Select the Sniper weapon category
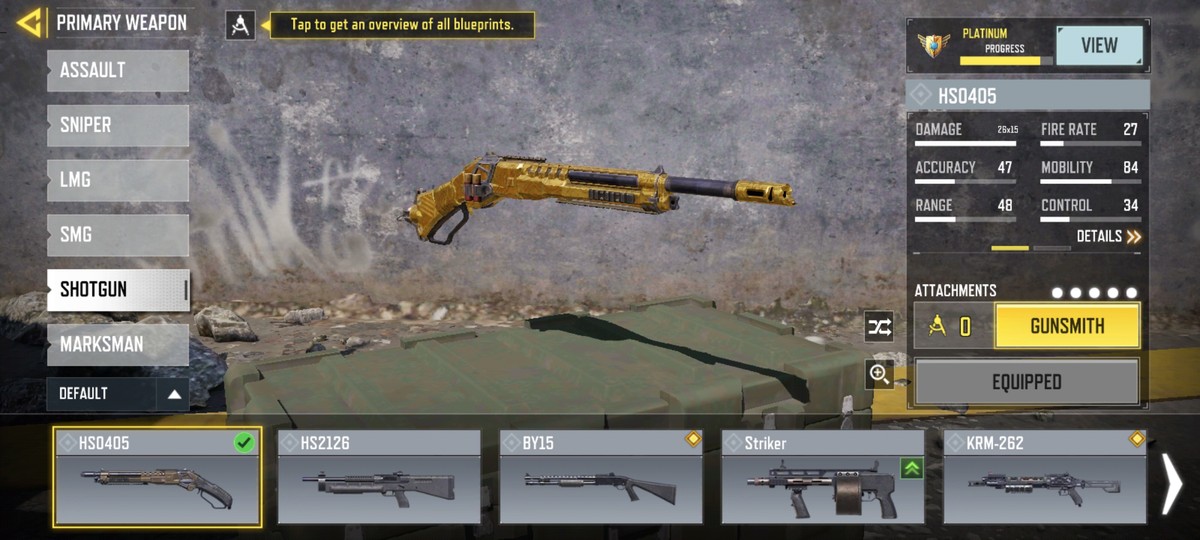Viewport: 1200px width, 540px height. (117, 126)
